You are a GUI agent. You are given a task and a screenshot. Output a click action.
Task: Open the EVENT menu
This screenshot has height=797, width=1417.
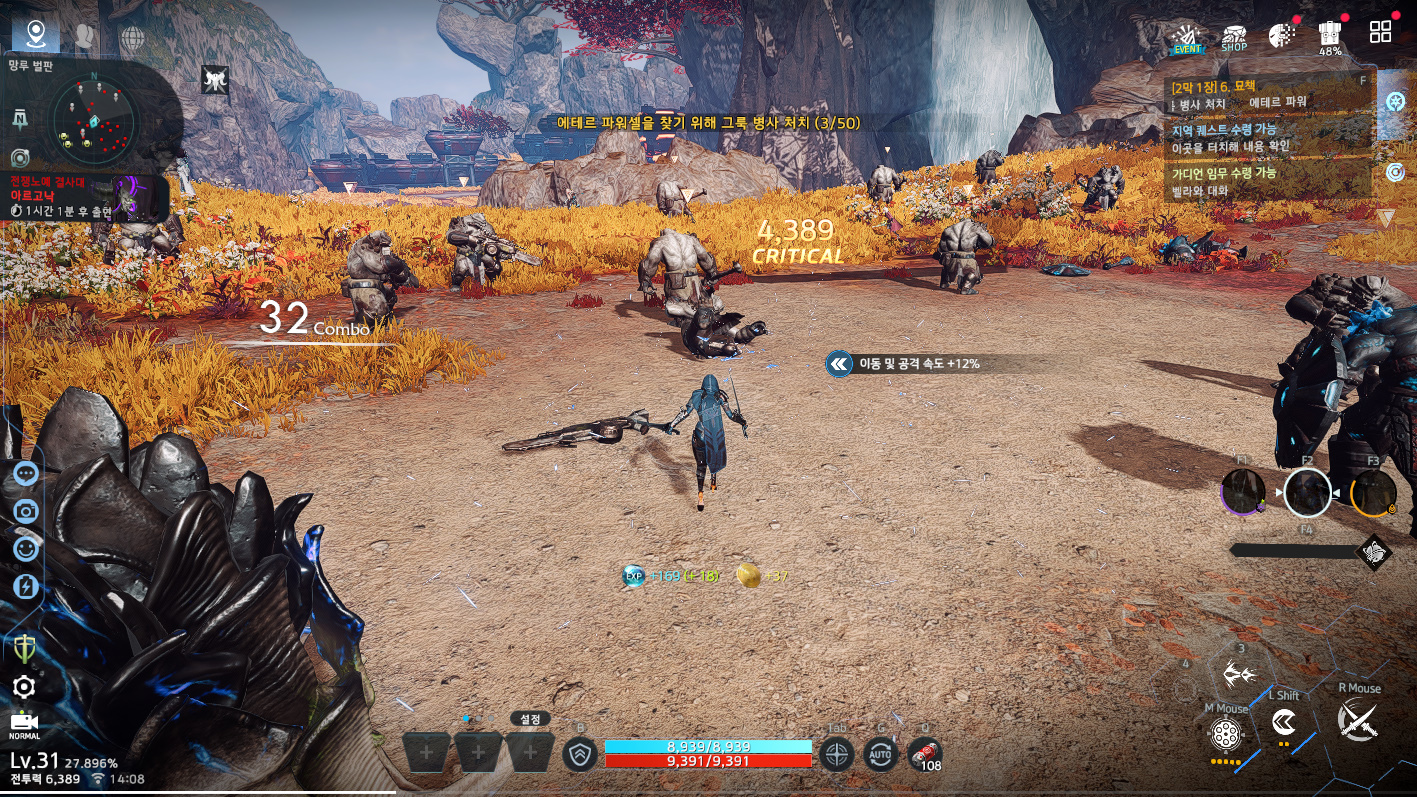click(x=1187, y=37)
